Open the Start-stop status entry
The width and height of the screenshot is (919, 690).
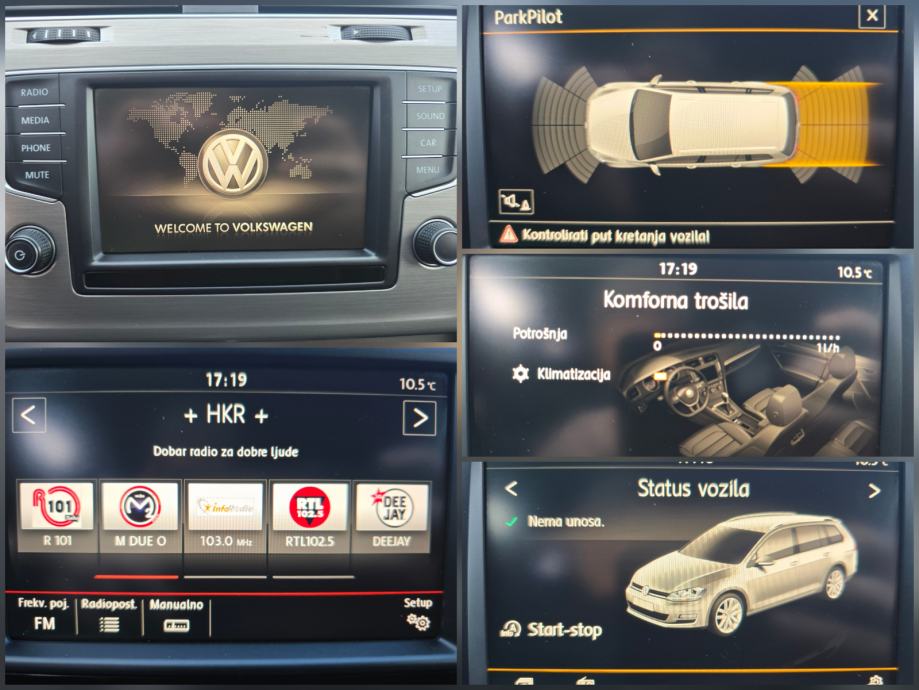coord(552,629)
